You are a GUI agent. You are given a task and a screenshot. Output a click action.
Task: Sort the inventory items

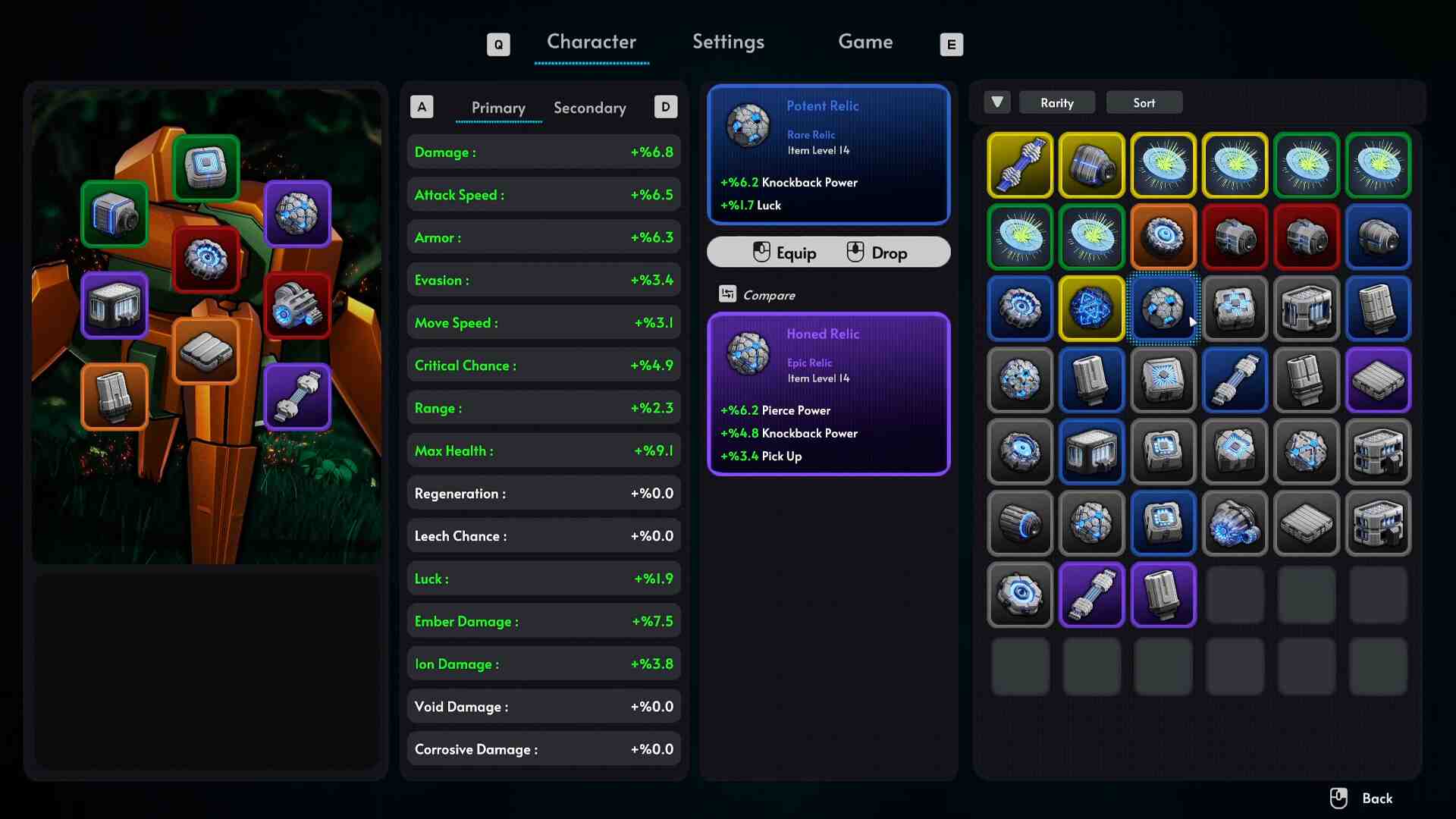1144,102
